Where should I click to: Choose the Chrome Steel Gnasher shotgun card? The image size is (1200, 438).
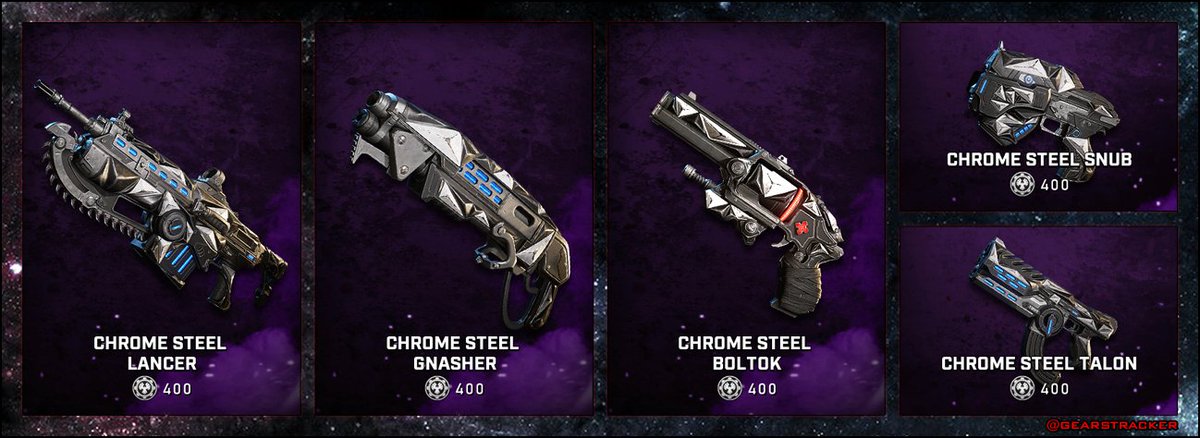(x=453, y=218)
